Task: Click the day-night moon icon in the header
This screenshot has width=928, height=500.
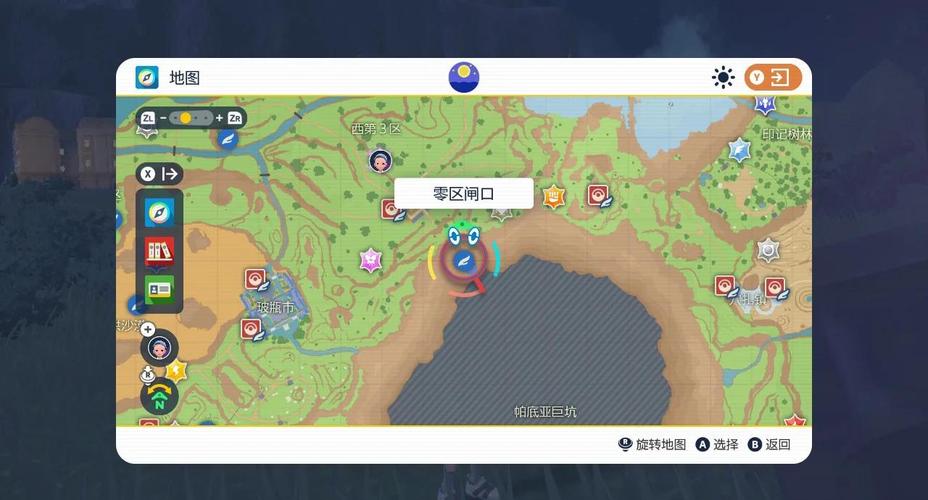Action: (464, 77)
